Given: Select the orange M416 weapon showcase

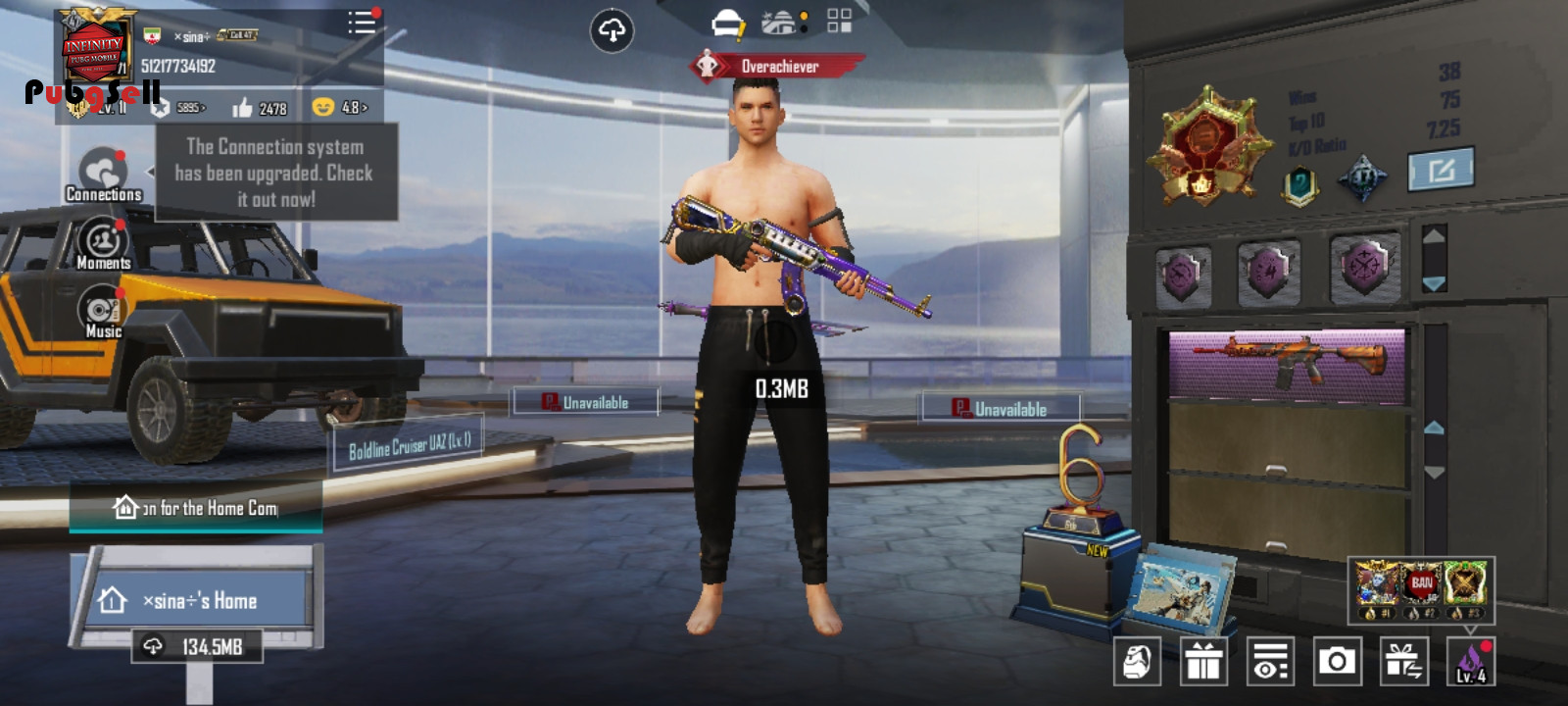Looking at the screenshot, I should pos(1287,365).
